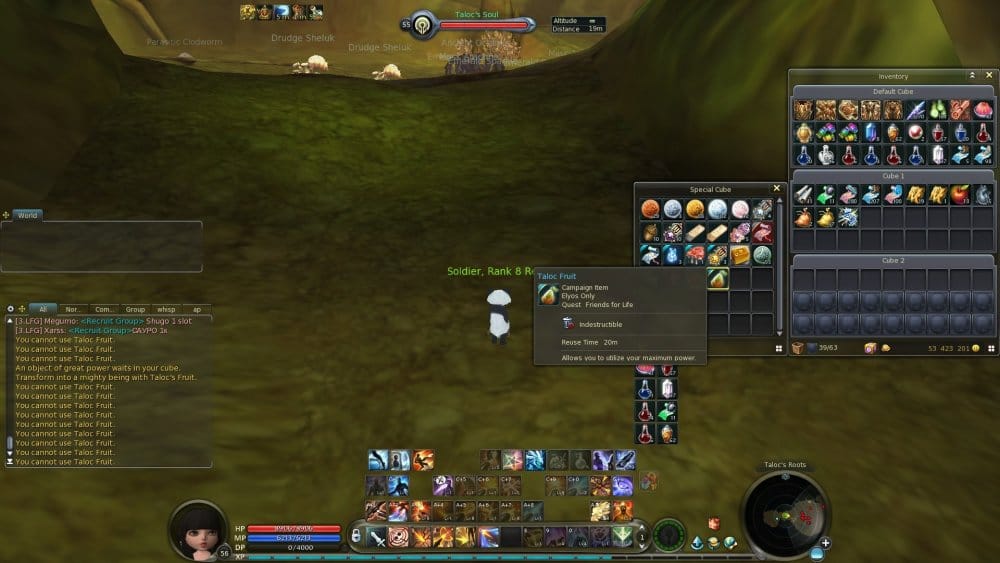The width and height of the screenshot is (1000, 563).
Task: Select the World chat tab
Action: (27, 215)
